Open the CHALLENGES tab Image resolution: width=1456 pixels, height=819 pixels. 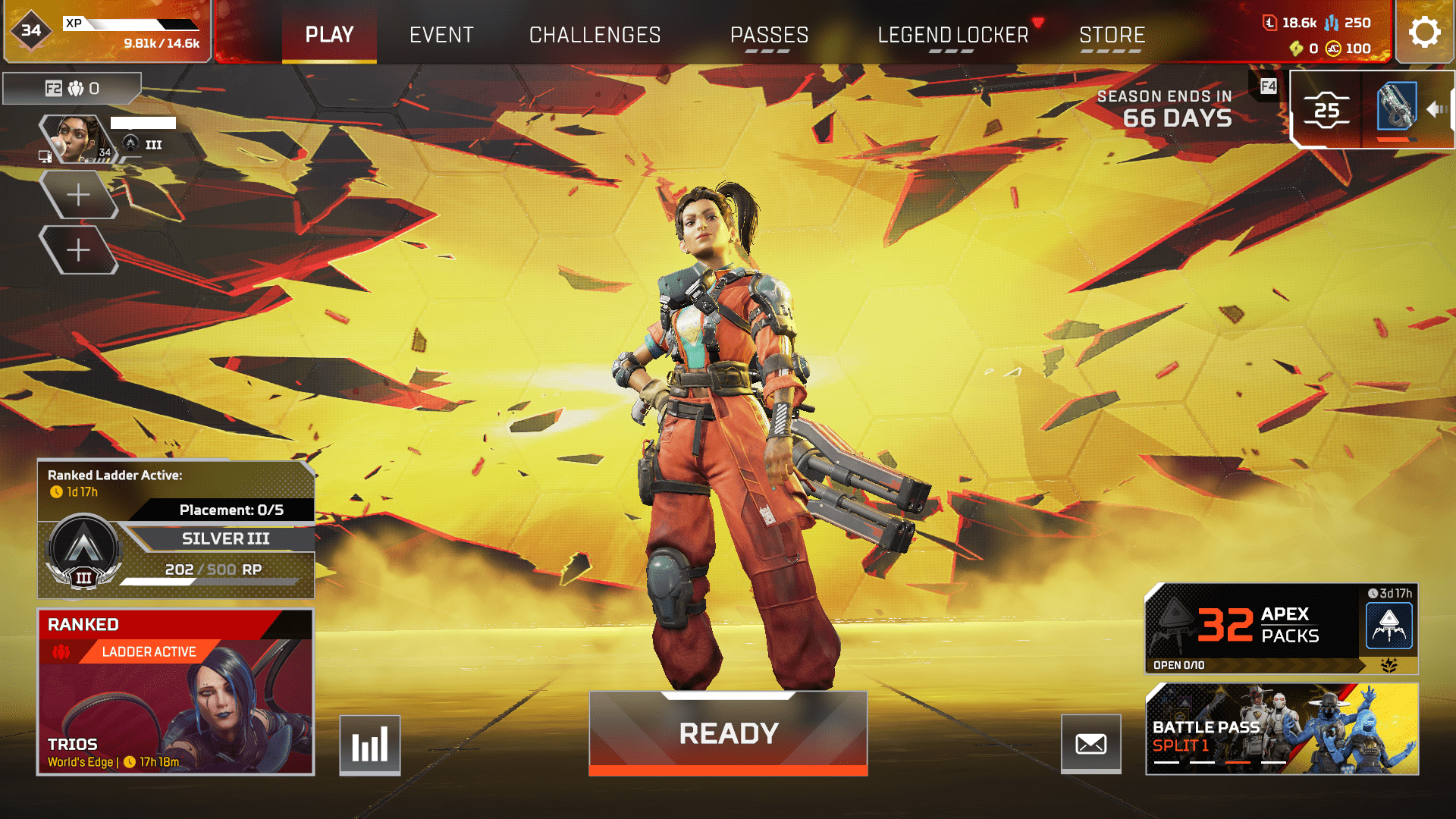[x=595, y=34]
